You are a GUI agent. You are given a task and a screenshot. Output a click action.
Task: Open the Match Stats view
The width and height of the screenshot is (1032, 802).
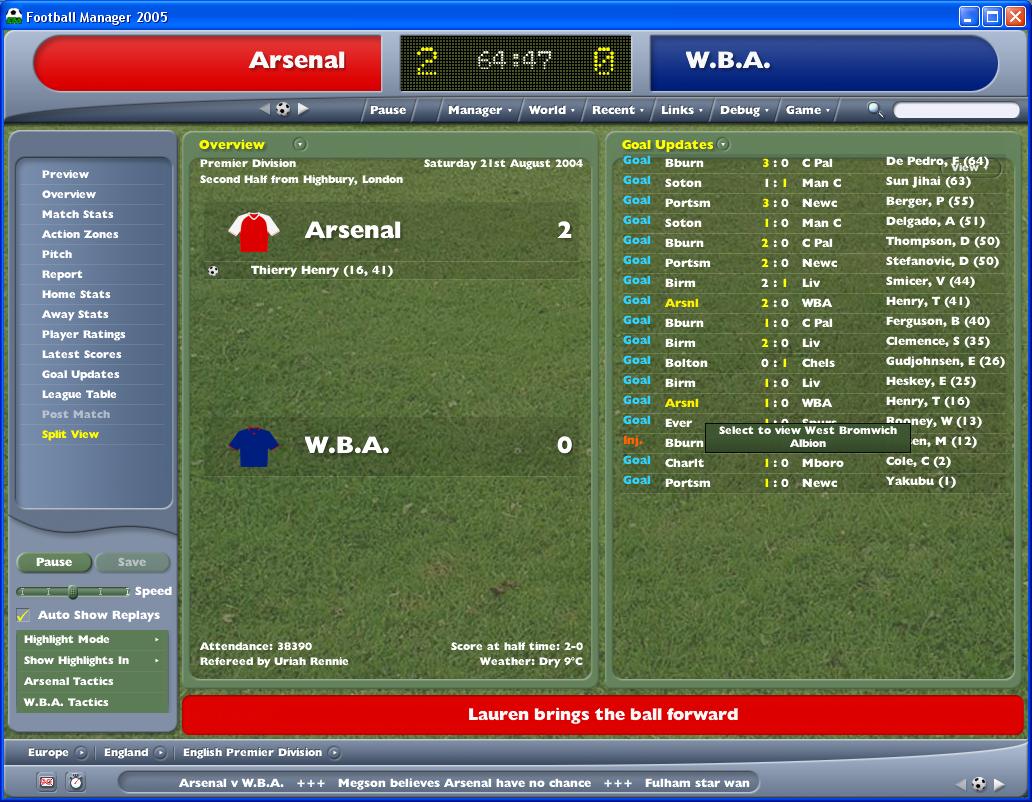coord(77,214)
